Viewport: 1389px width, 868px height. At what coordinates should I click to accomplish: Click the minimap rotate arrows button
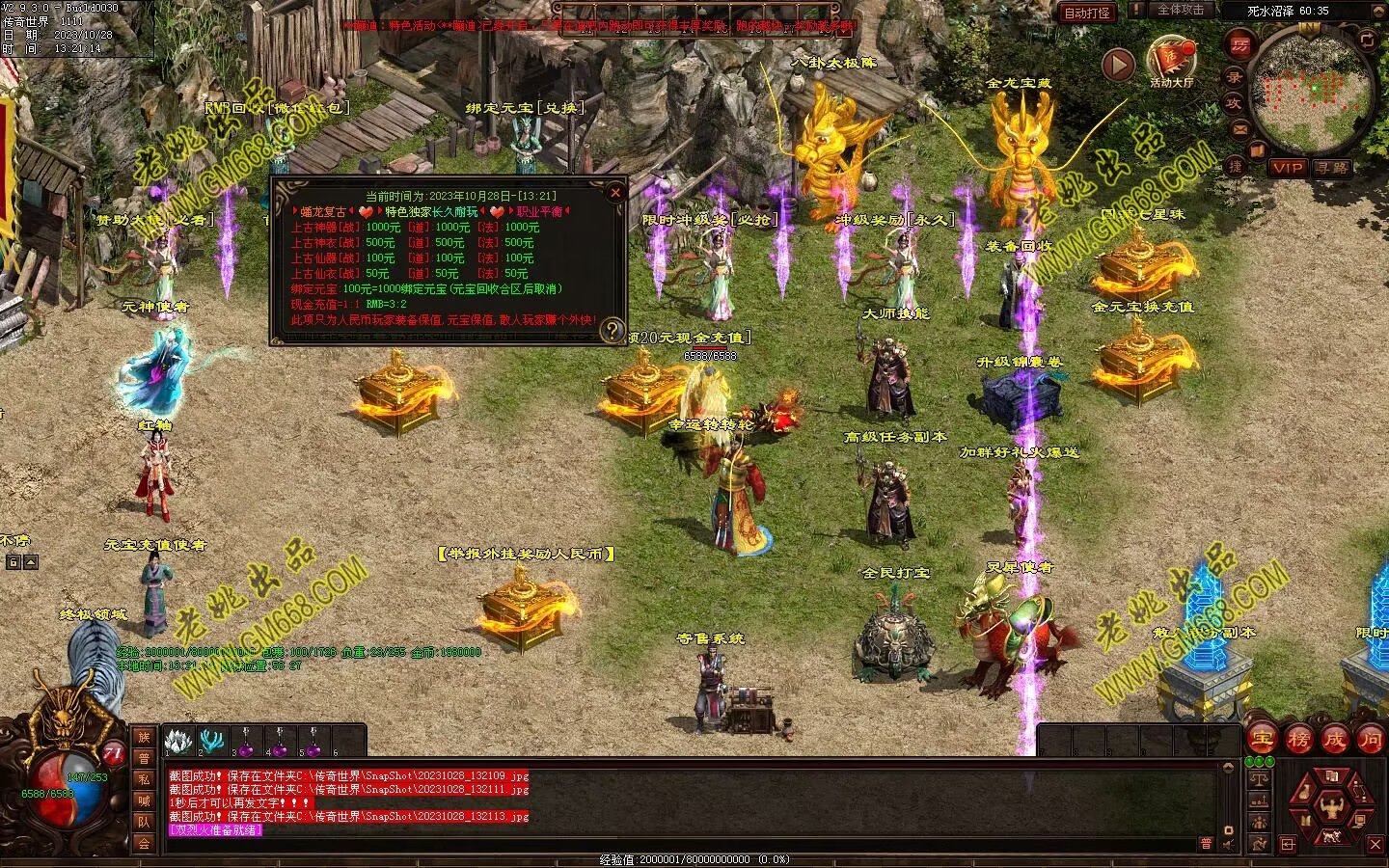pos(1368,41)
